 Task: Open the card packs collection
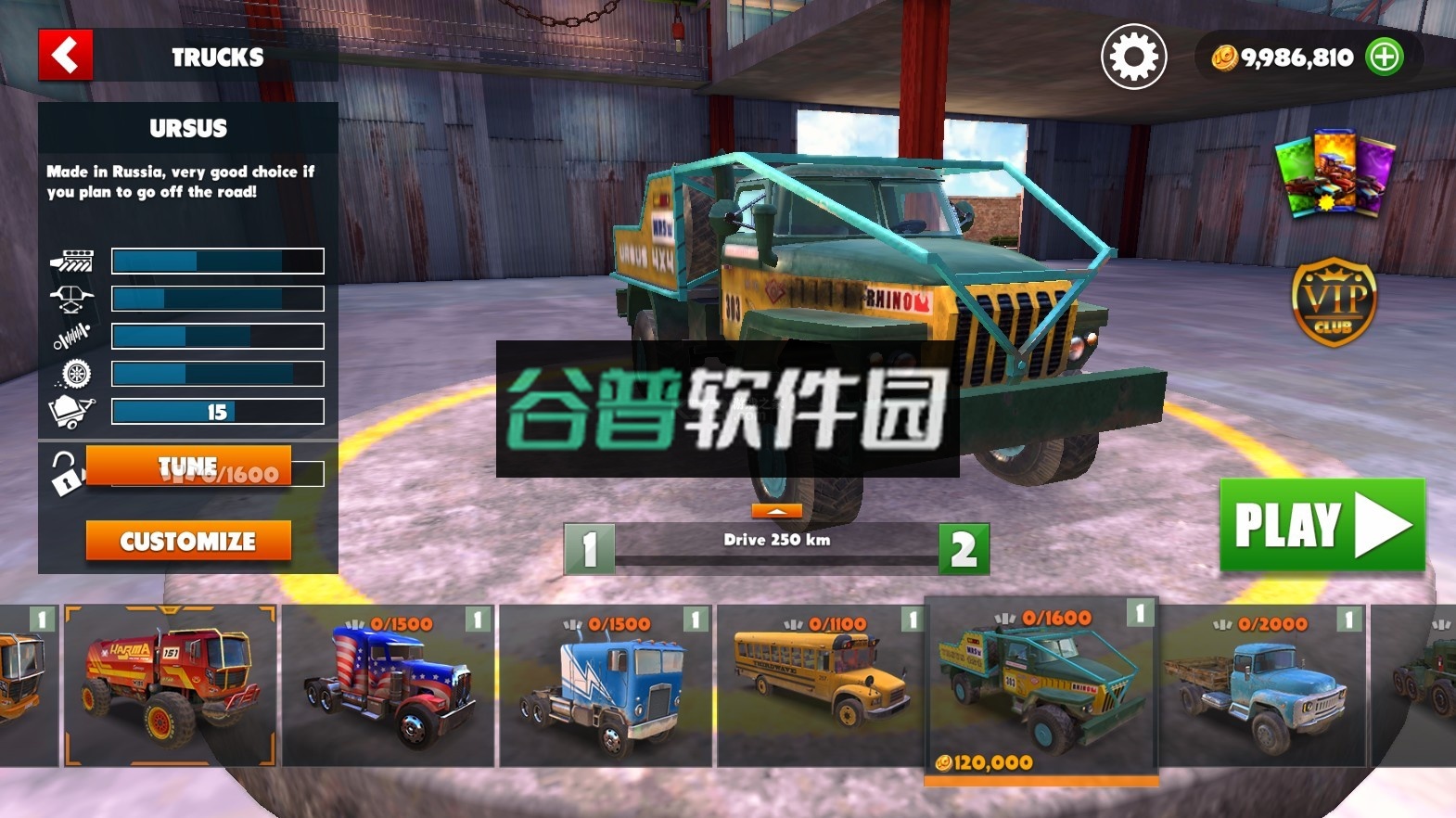(x=1332, y=176)
